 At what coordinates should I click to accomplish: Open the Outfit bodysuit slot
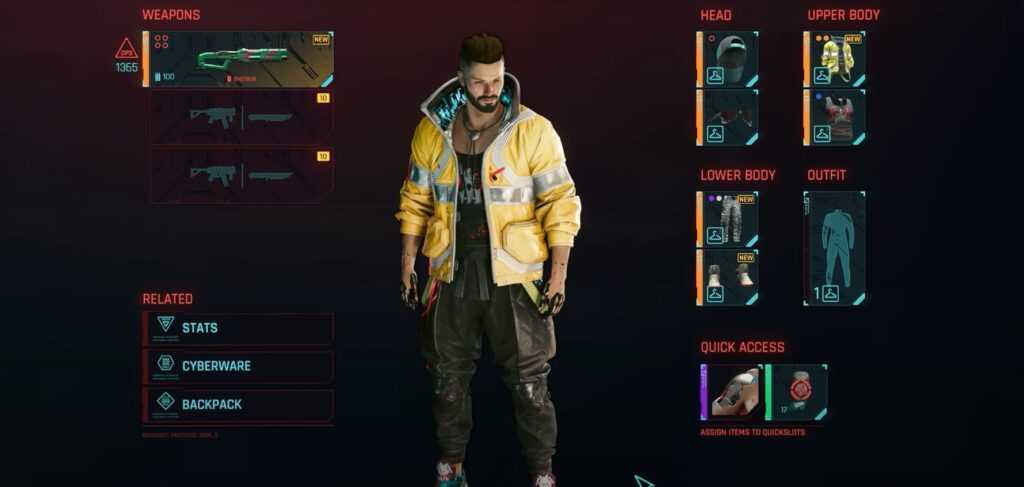tap(835, 248)
